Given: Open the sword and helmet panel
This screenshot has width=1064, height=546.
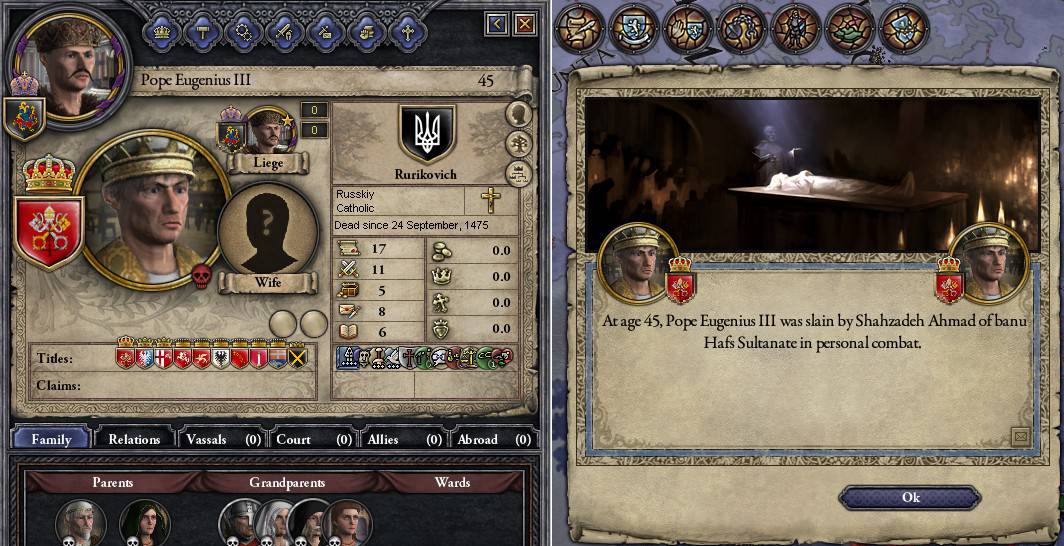Looking at the screenshot, I should click(284, 31).
